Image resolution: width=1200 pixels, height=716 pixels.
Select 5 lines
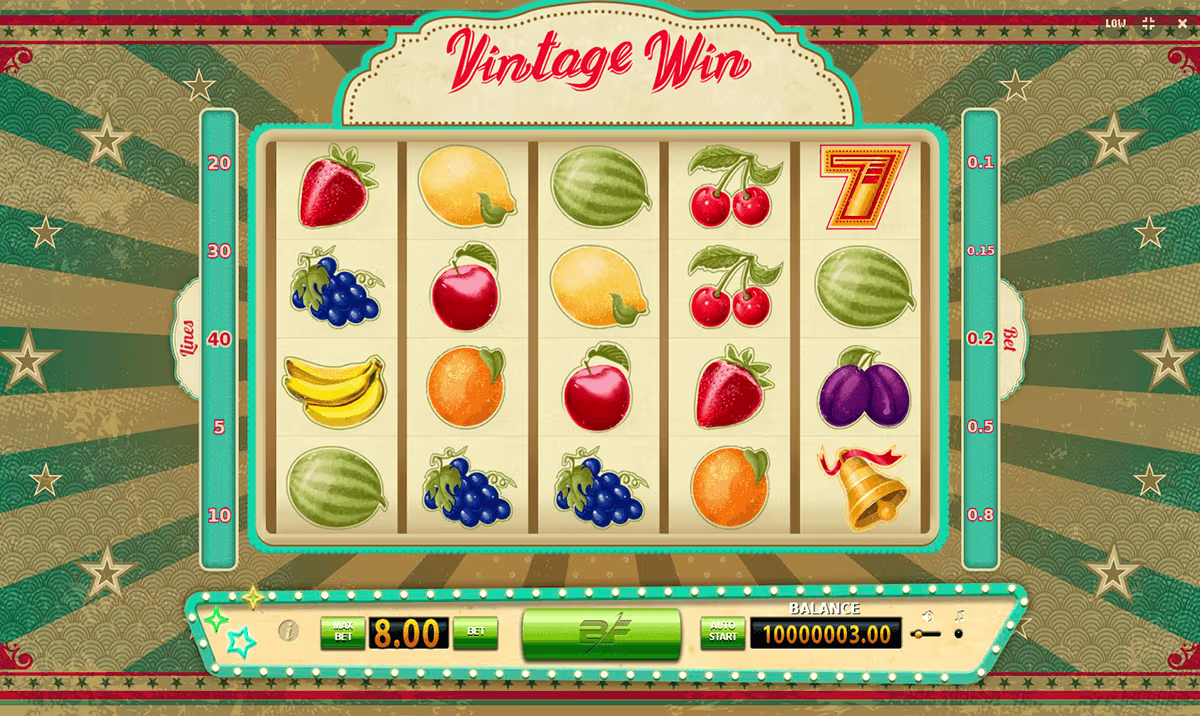219,427
